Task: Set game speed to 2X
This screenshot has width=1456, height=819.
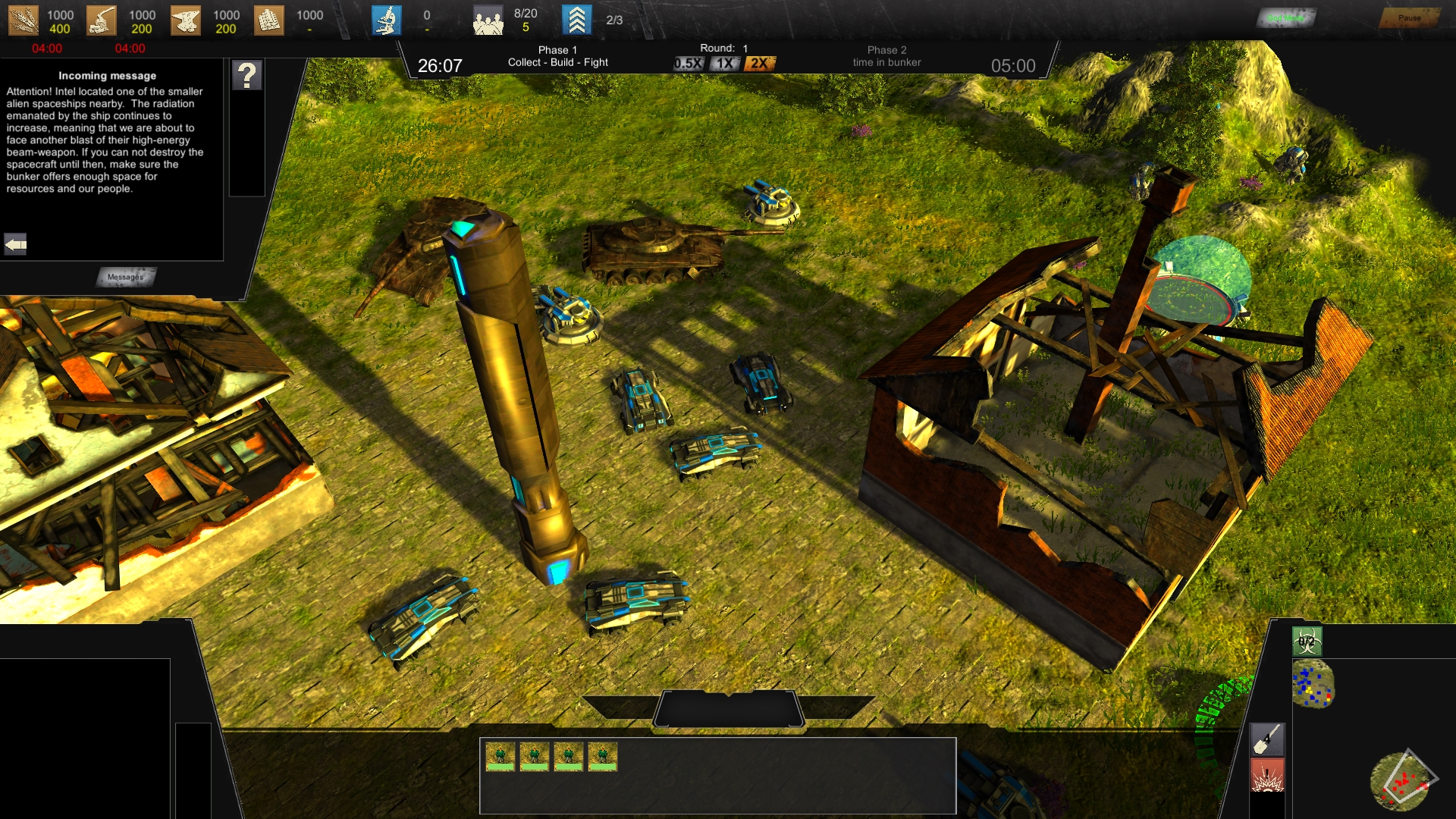Action: (759, 64)
